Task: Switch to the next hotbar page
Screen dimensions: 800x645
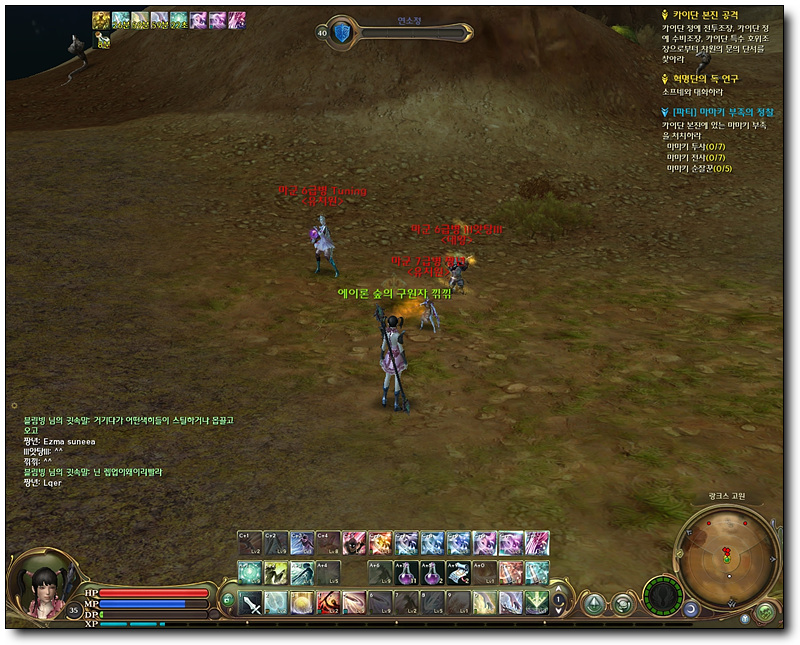Action: [559, 608]
